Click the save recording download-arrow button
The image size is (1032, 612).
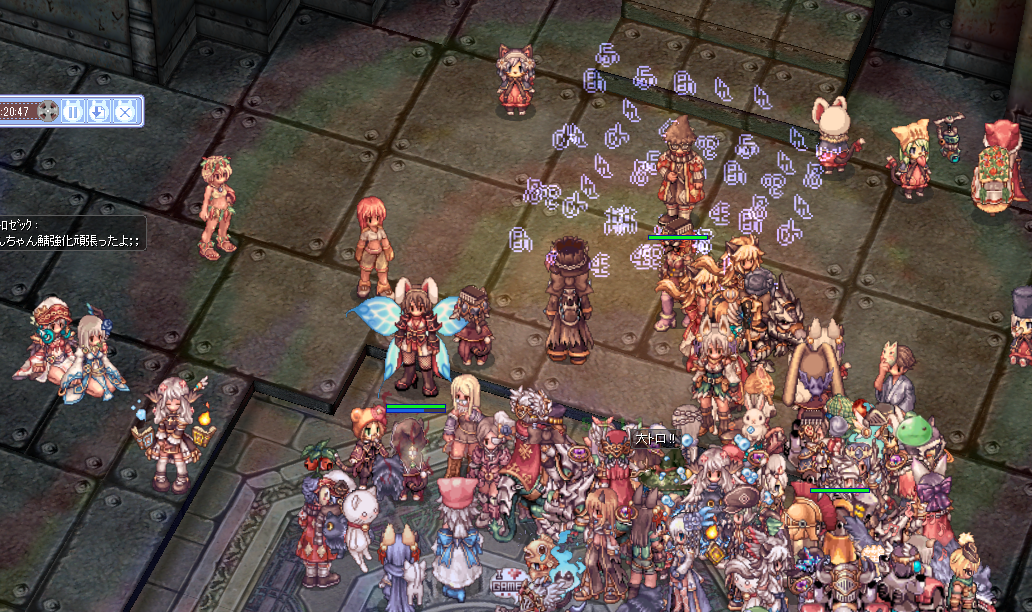pos(98,111)
